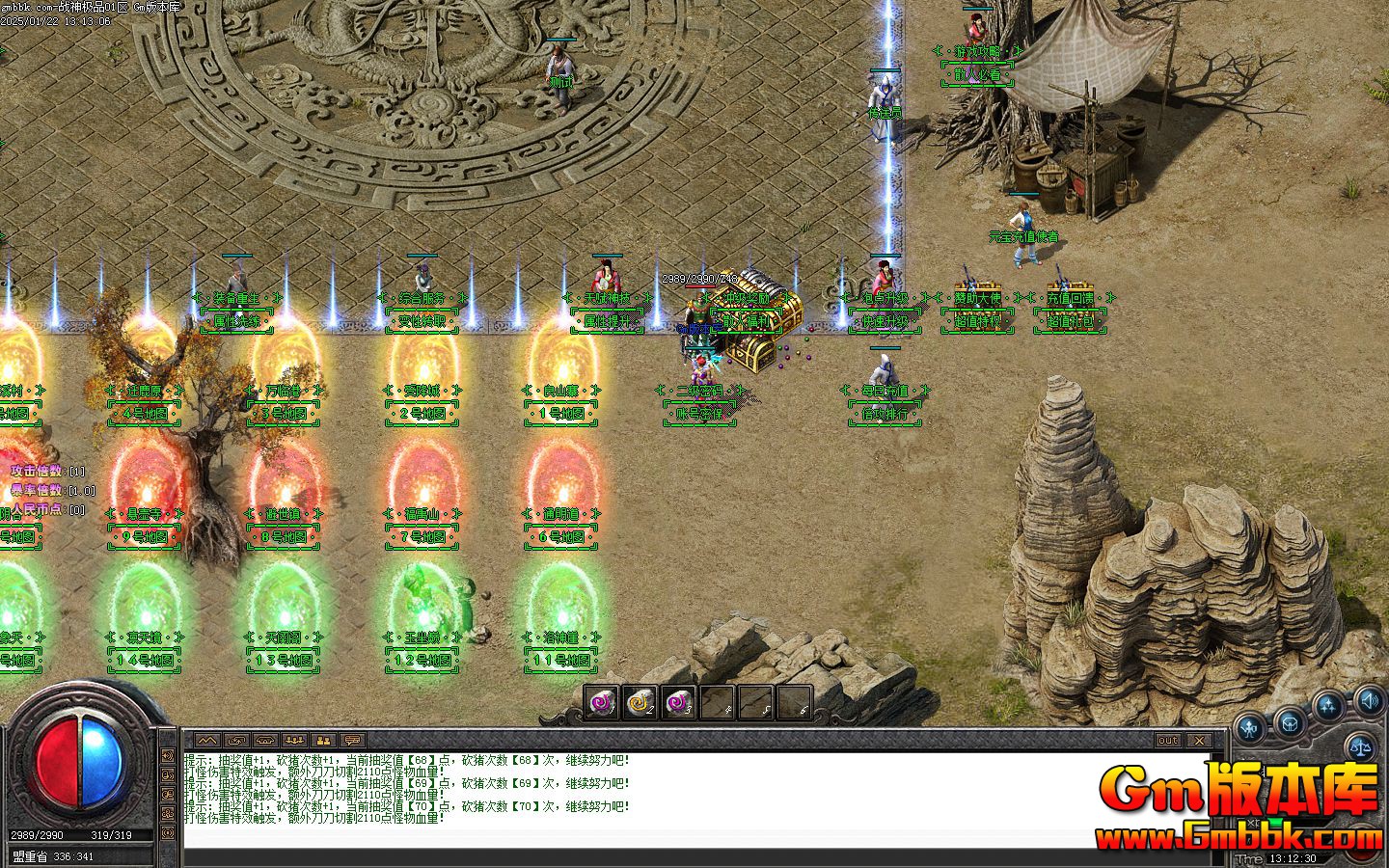
Task: Open the 充值回馈 NPC label
Action: coord(1069,300)
